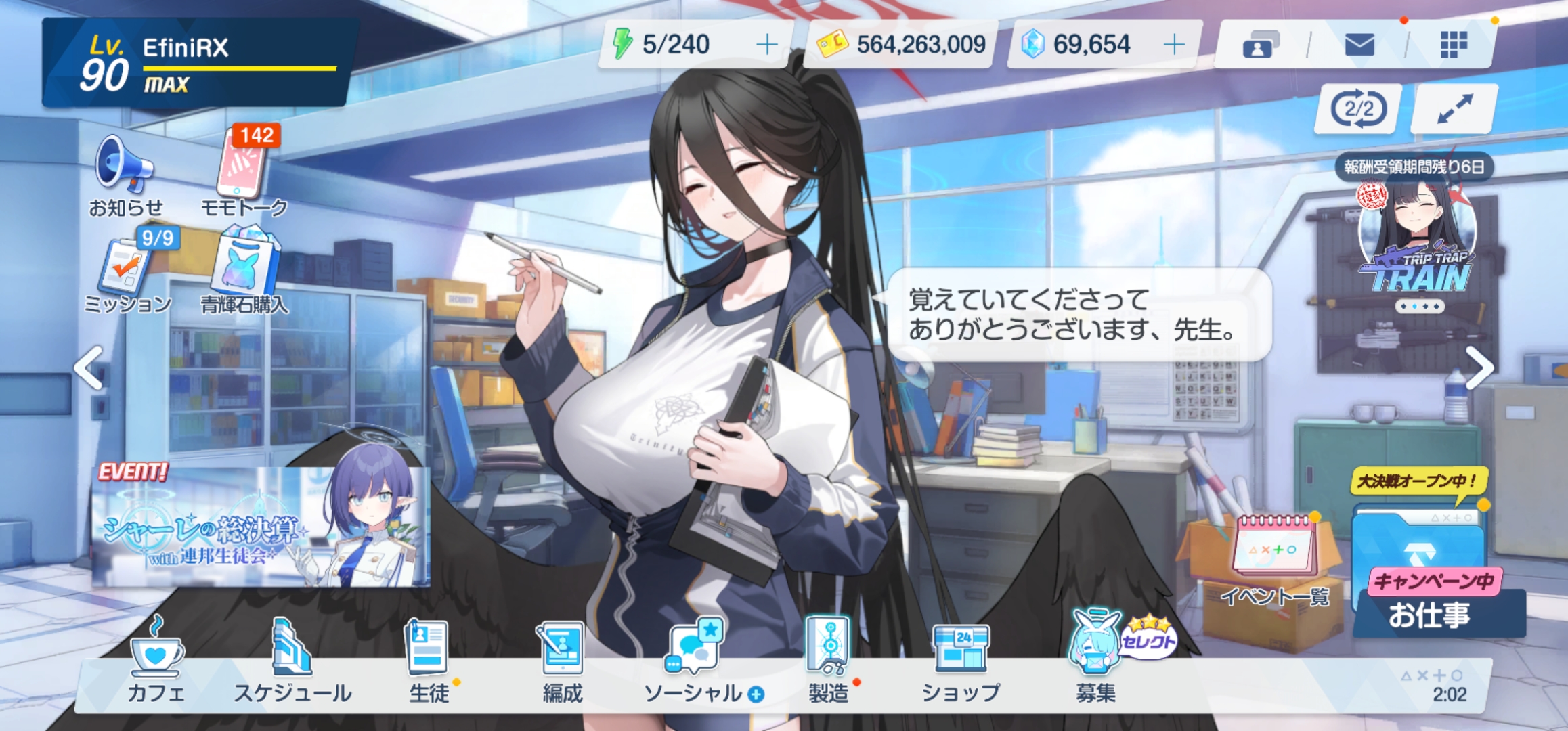Open the mailbox envelope icon
This screenshot has width=1568, height=731.
[x=1359, y=45]
